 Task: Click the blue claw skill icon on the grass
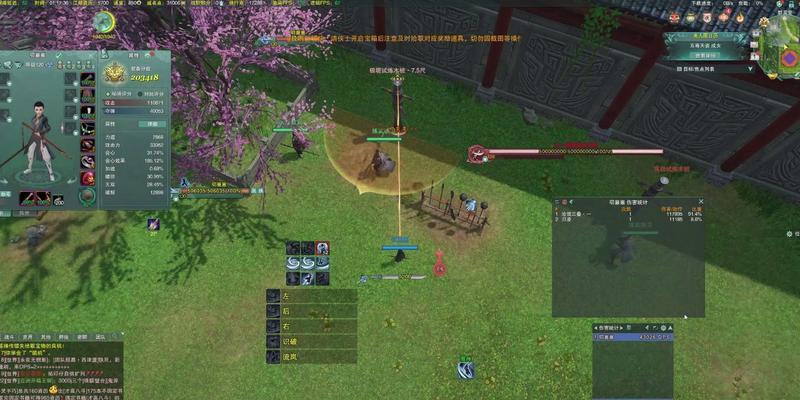click(465, 370)
